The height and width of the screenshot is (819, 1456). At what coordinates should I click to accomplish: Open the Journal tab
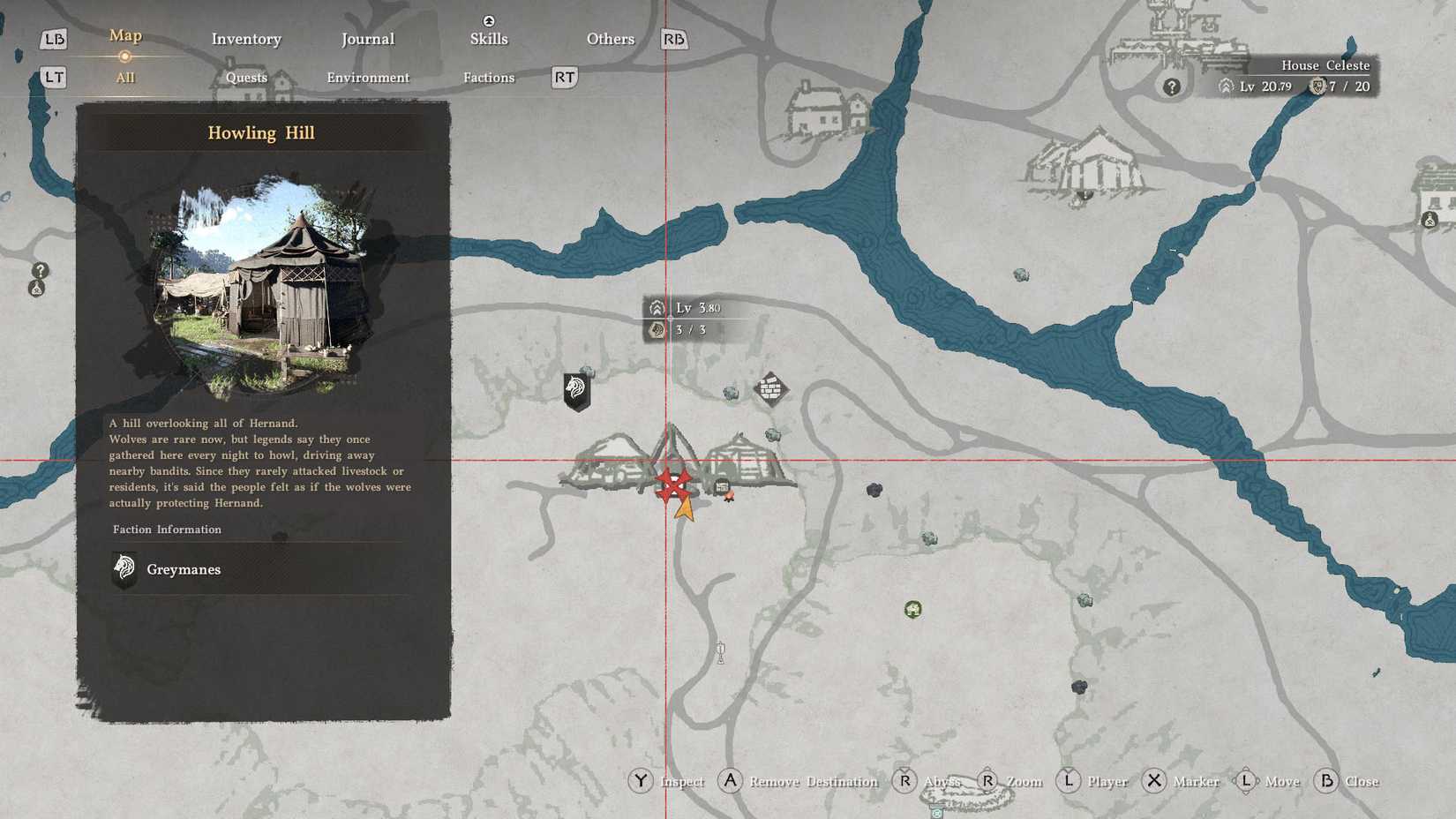point(368,39)
